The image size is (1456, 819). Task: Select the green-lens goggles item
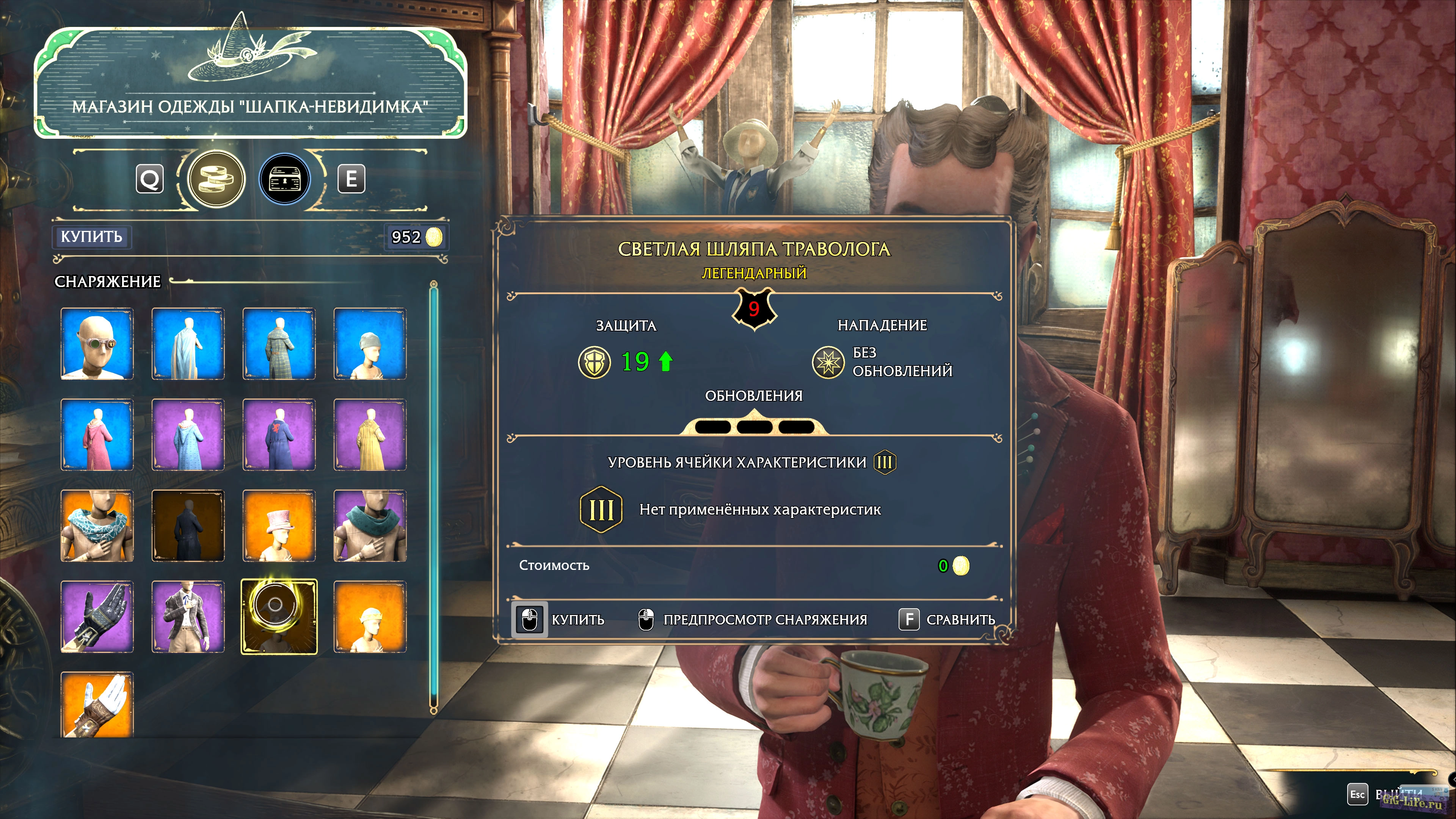[97, 344]
